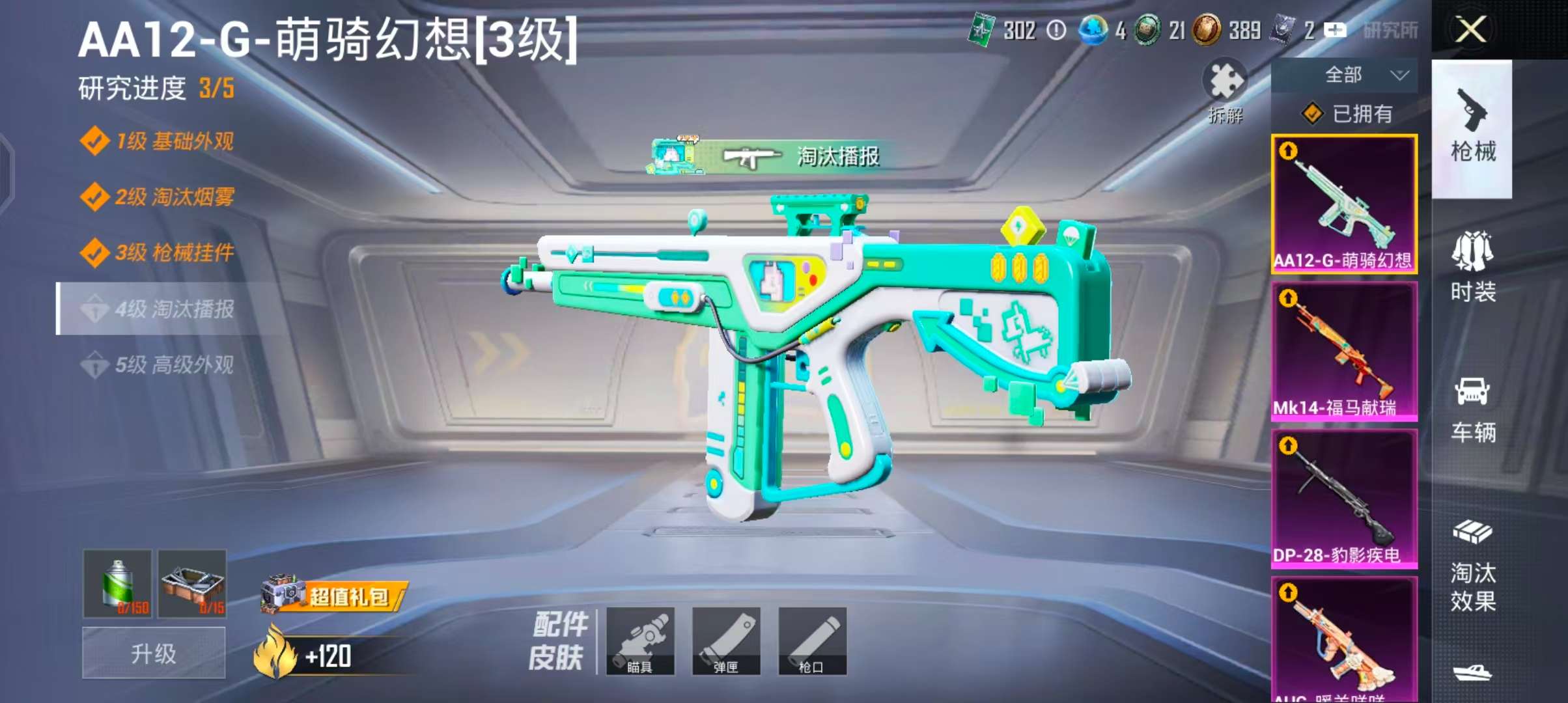Select the Mk14-福马献瑞 weapon thumbnail
The height and width of the screenshot is (703, 1568).
coord(1344,351)
